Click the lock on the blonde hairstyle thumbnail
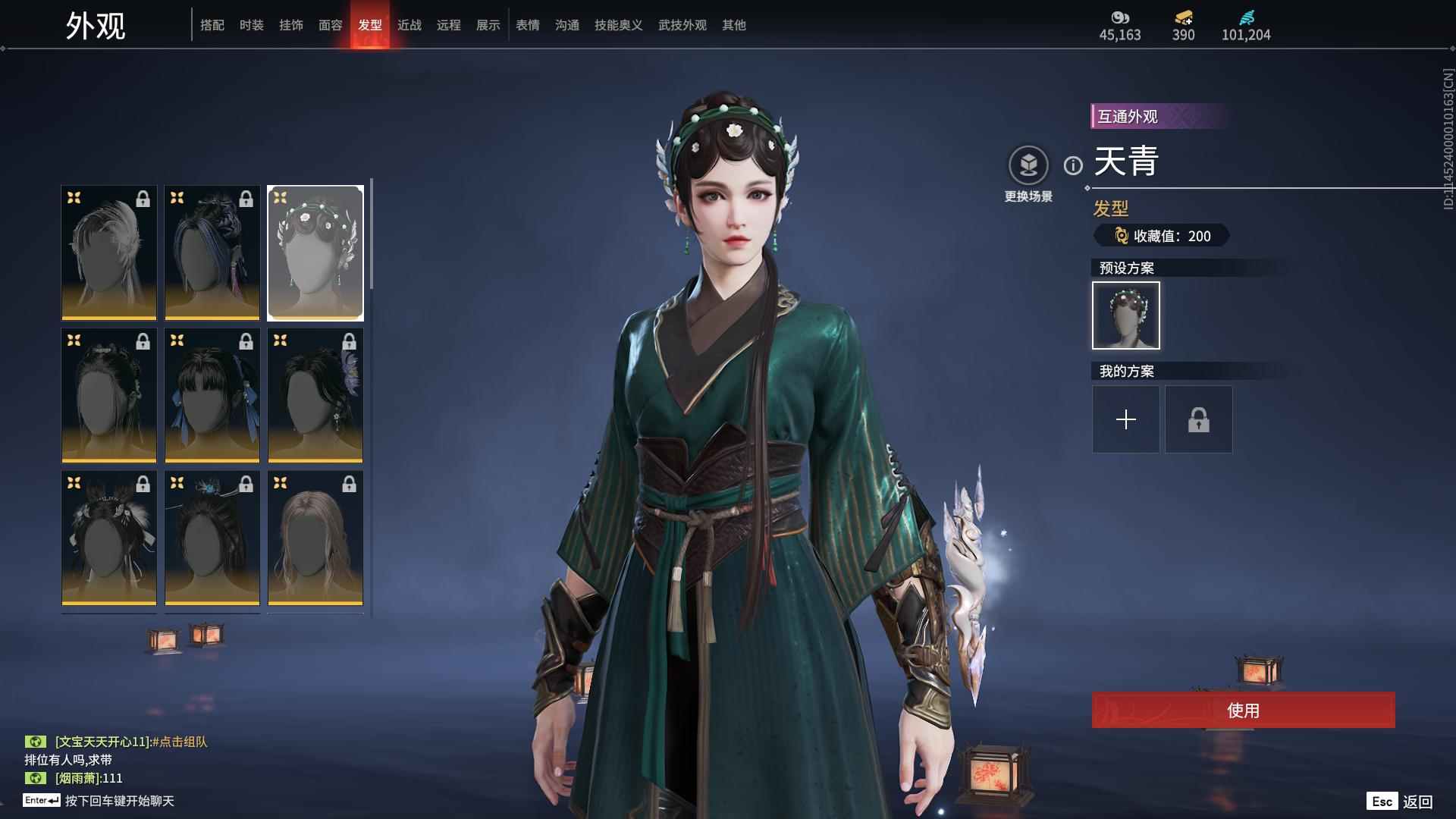This screenshot has height=819, width=1456. point(349,485)
